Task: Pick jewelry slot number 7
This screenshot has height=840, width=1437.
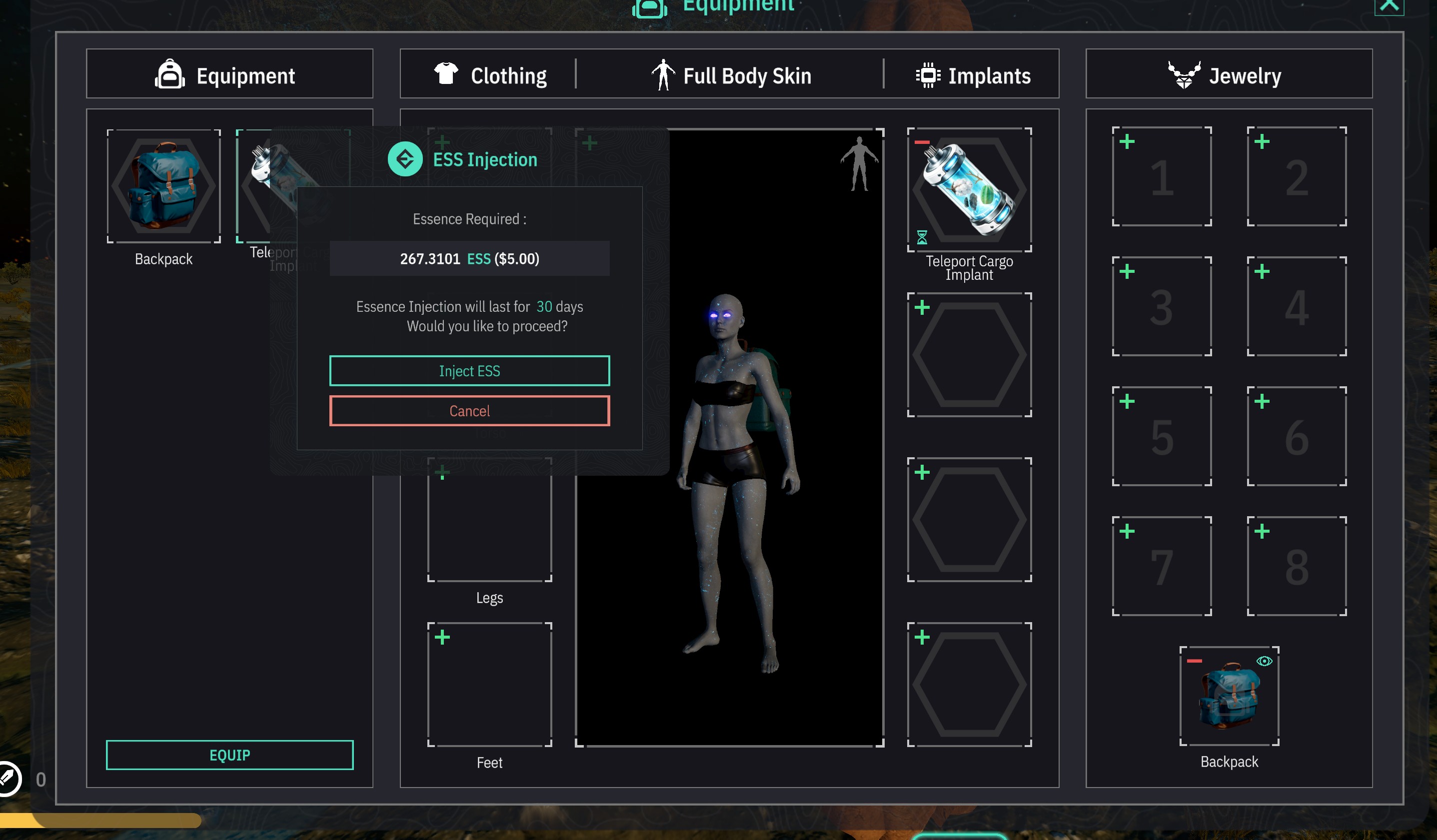Action: tap(1162, 567)
